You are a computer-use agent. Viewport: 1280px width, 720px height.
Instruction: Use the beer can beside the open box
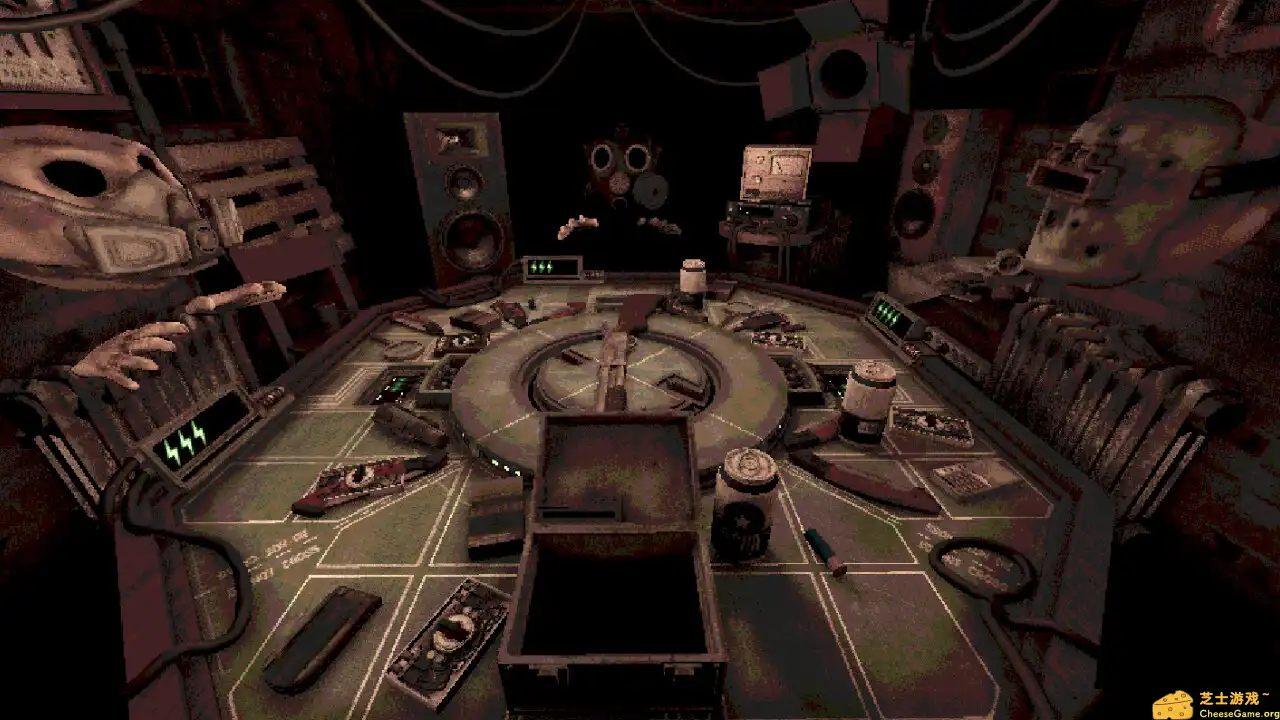tap(745, 504)
